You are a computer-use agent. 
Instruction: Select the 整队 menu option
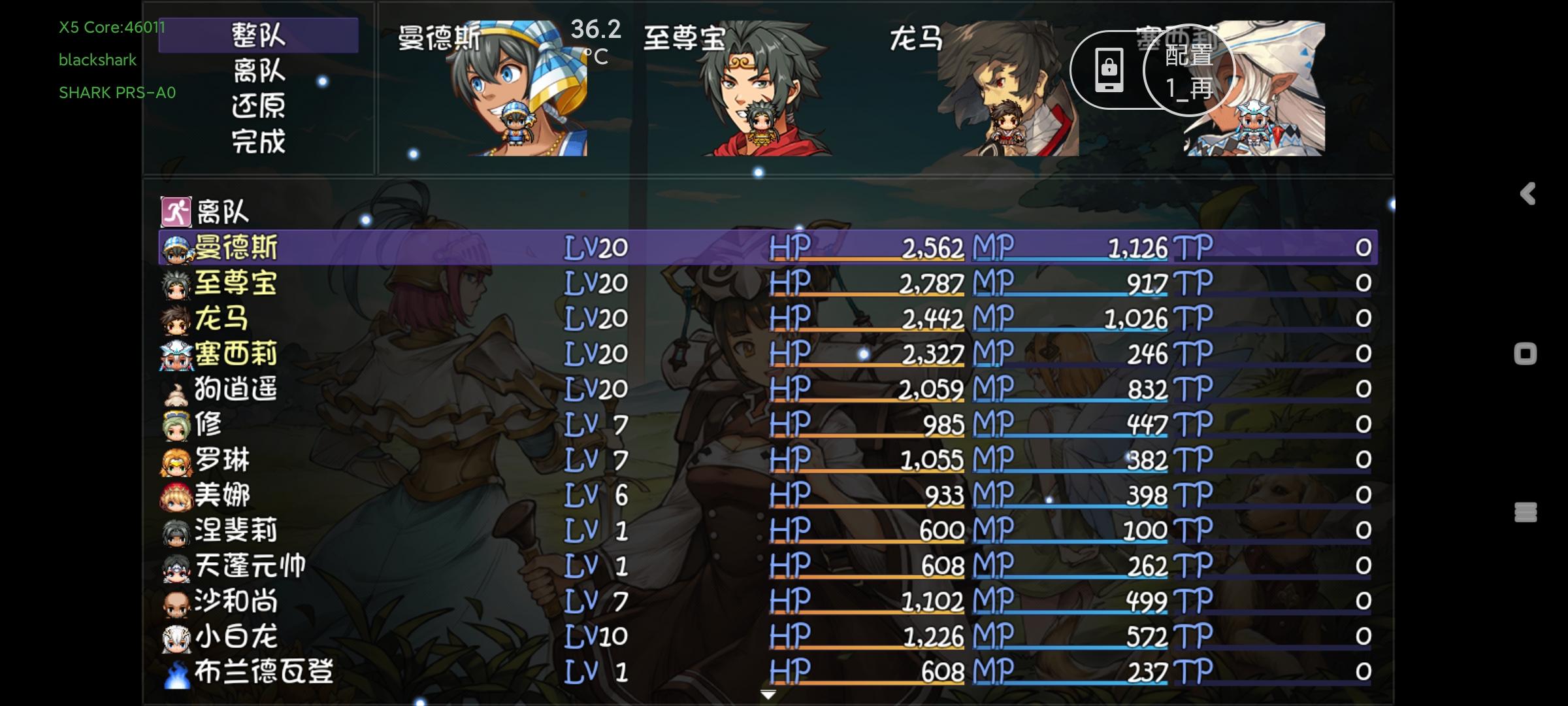259,36
